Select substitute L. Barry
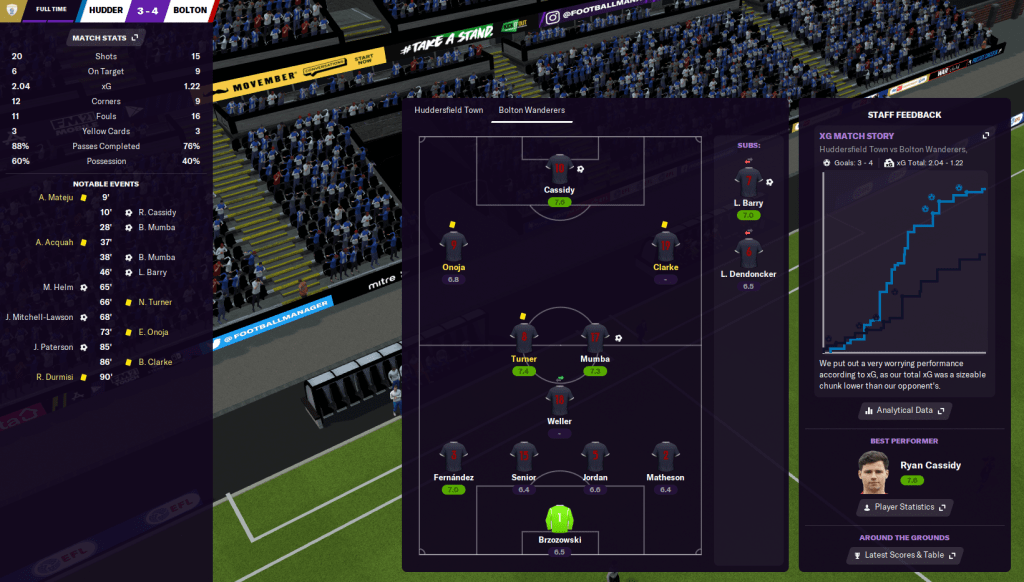Viewport: 1024px width, 582px height. click(x=748, y=182)
